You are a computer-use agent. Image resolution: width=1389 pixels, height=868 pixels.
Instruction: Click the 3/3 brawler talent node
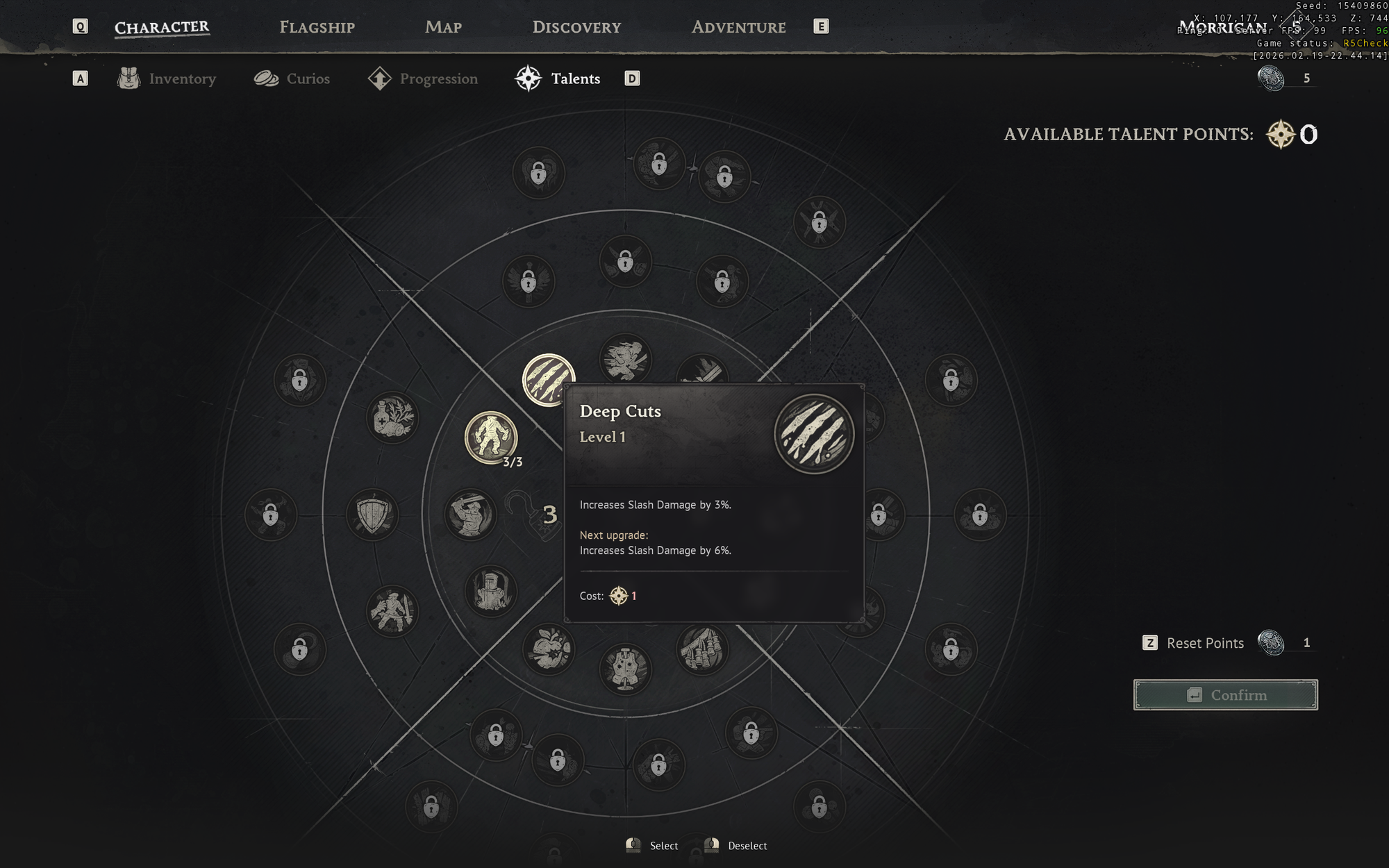coord(490,437)
